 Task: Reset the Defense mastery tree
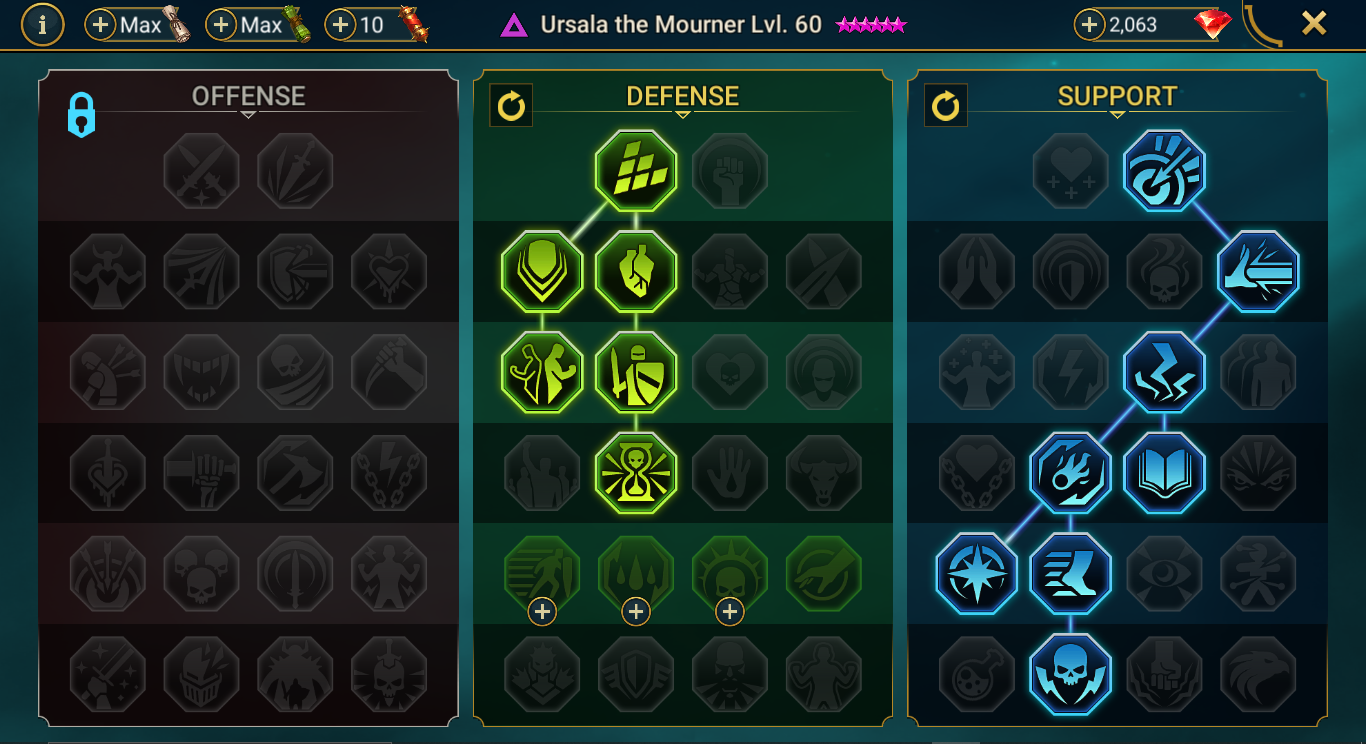[511, 105]
